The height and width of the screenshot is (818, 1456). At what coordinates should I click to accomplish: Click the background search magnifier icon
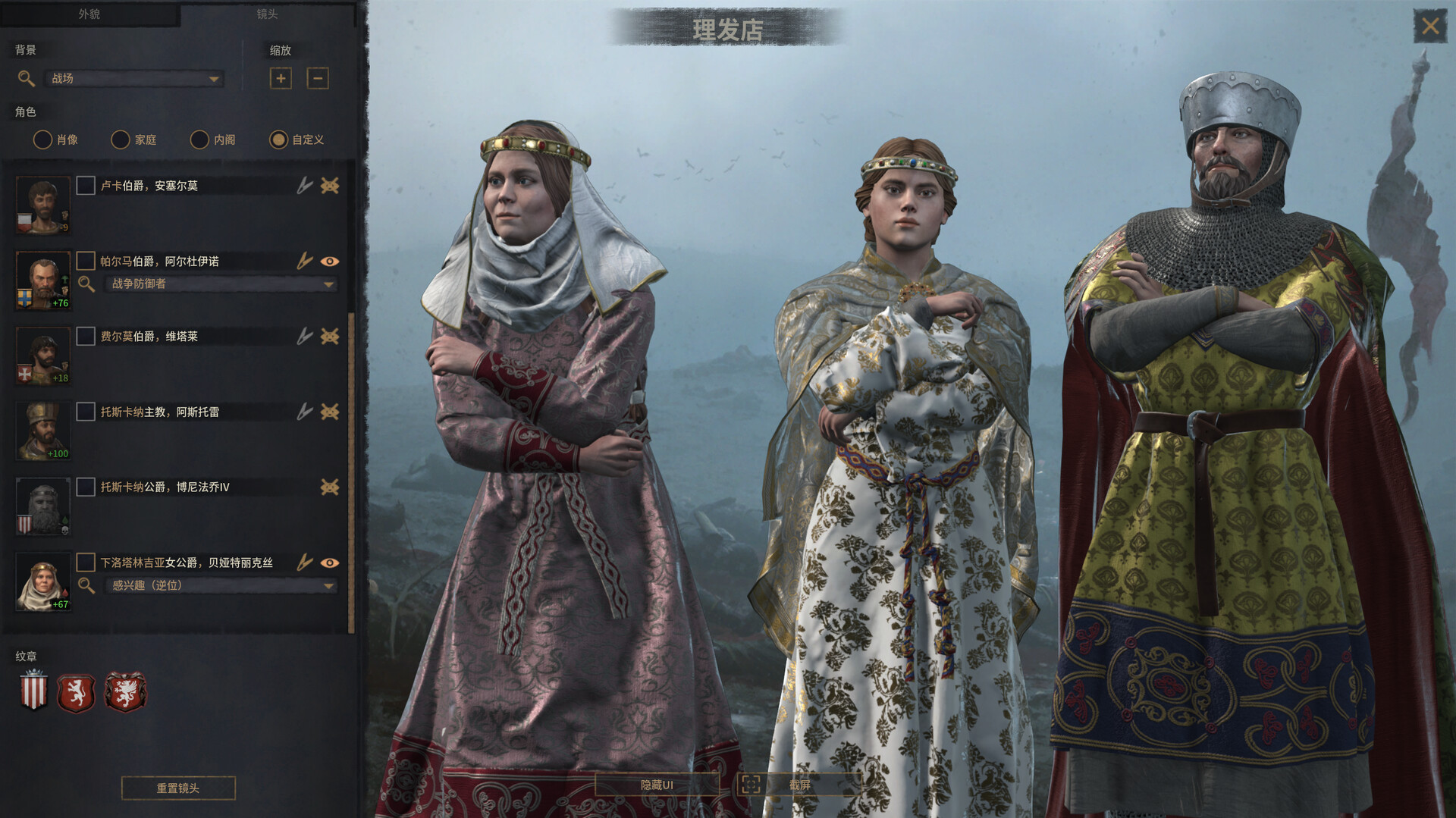pyautogui.click(x=26, y=78)
